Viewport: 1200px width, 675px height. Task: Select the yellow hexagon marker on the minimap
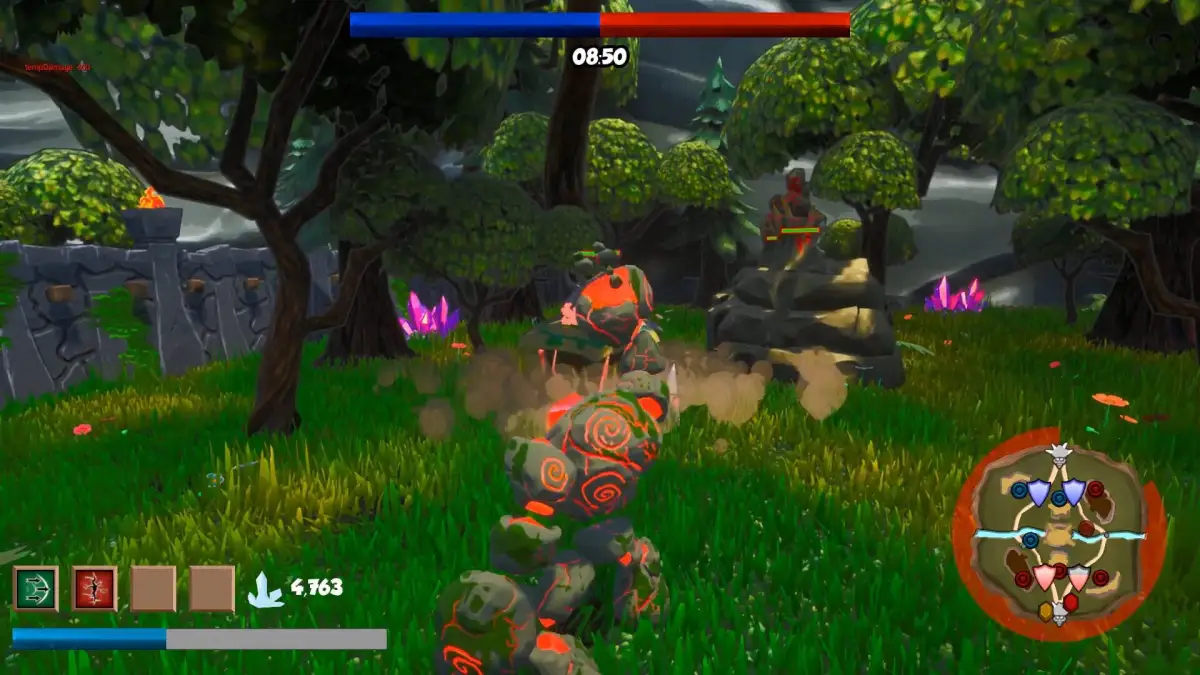(x=1046, y=610)
